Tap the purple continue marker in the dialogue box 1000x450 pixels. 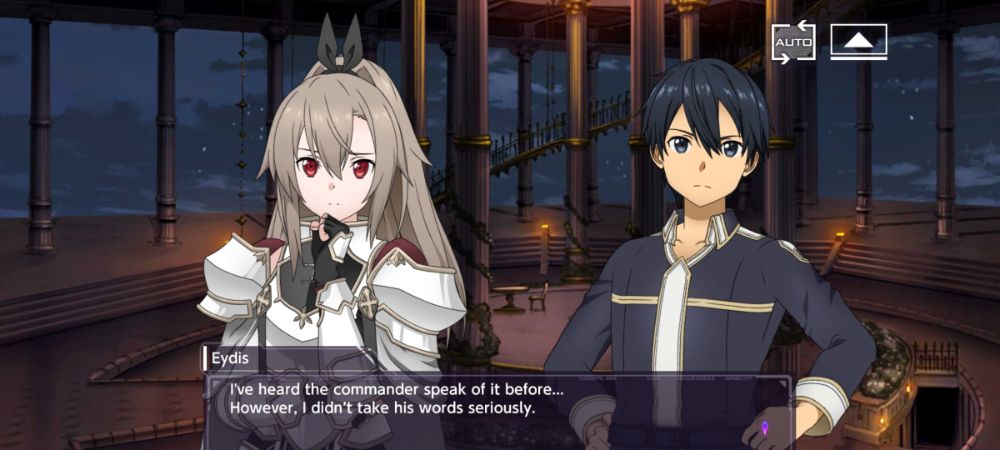766,428
